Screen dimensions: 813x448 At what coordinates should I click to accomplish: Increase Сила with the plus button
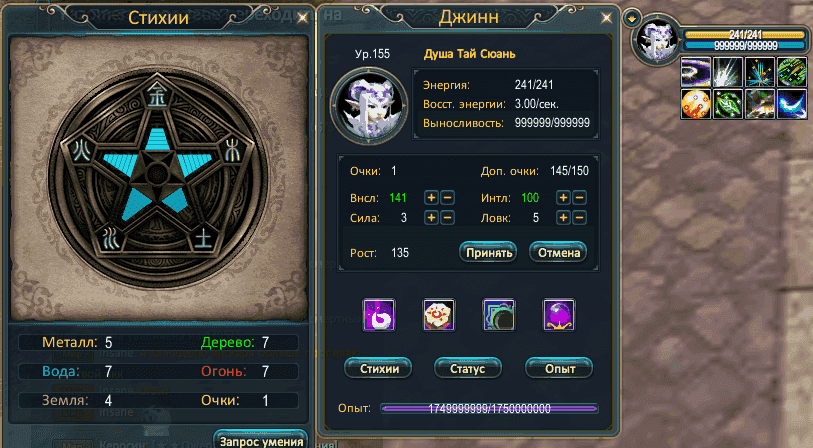pyautogui.click(x=431, y=218)
